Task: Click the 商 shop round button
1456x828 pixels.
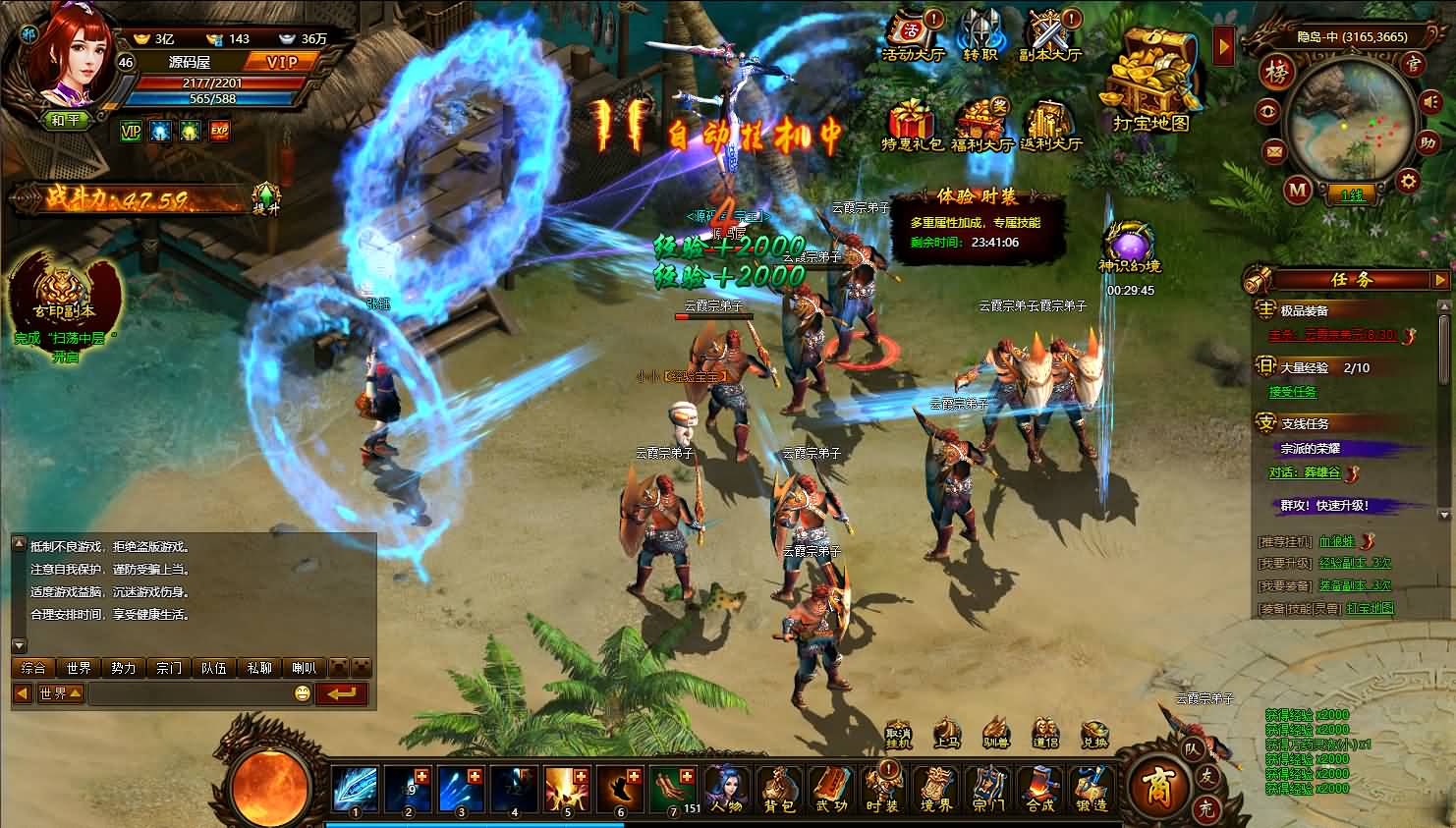Action: point(1156,787)
